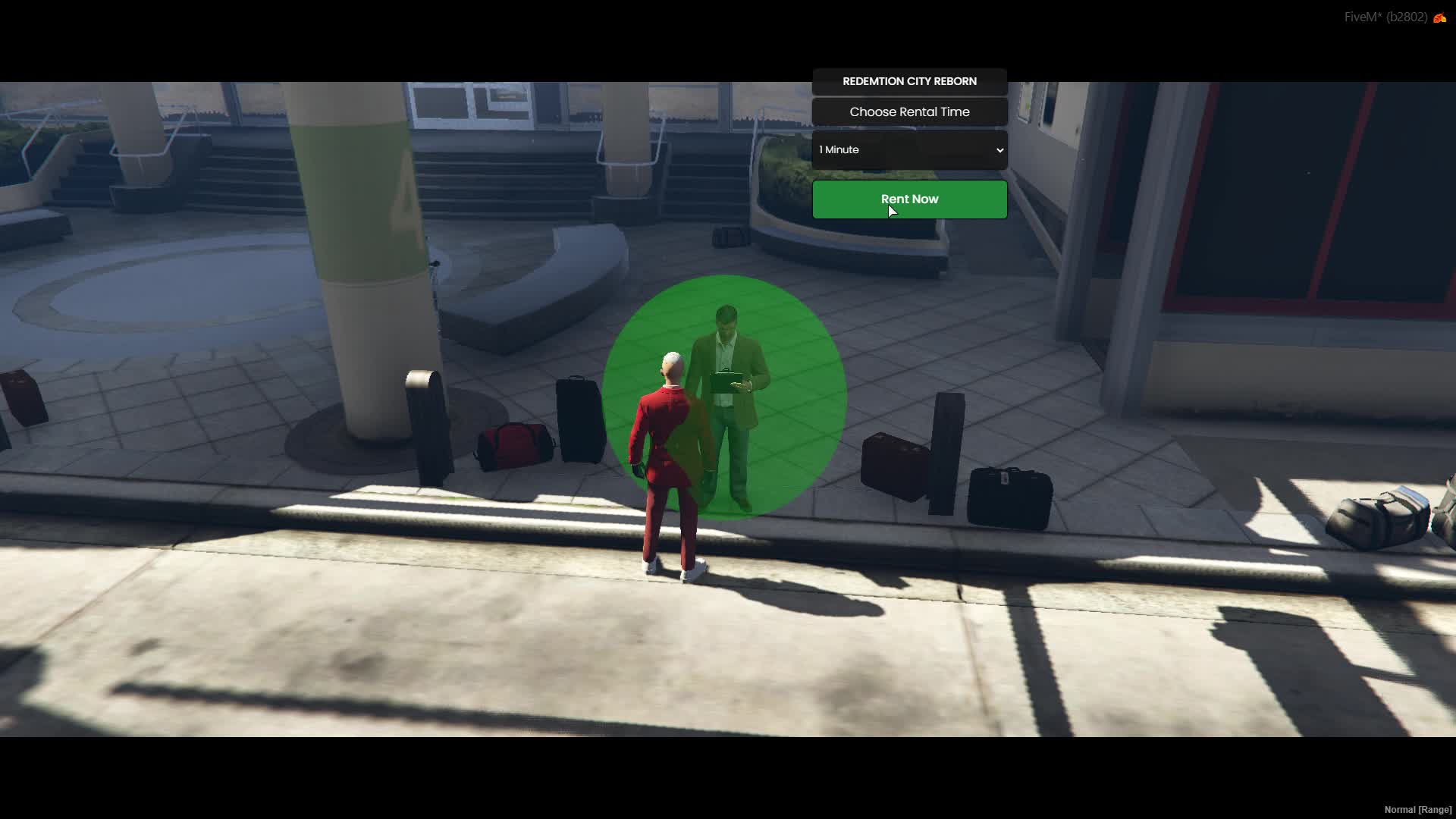
Task: Click the green Rent Now button
Action: pyautogui.click(x=909, y=199)
